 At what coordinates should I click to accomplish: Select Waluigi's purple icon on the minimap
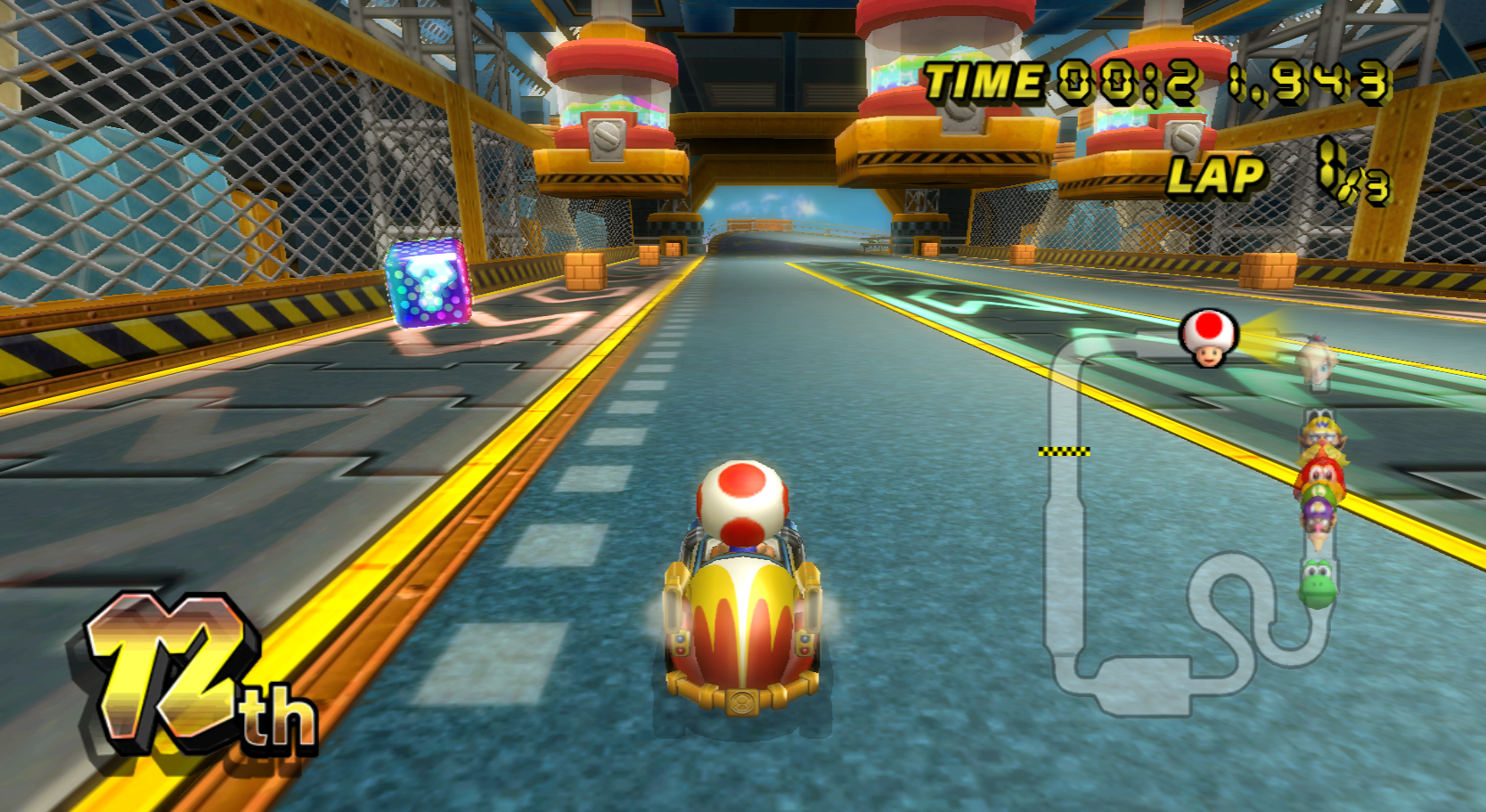point(1320,509)
